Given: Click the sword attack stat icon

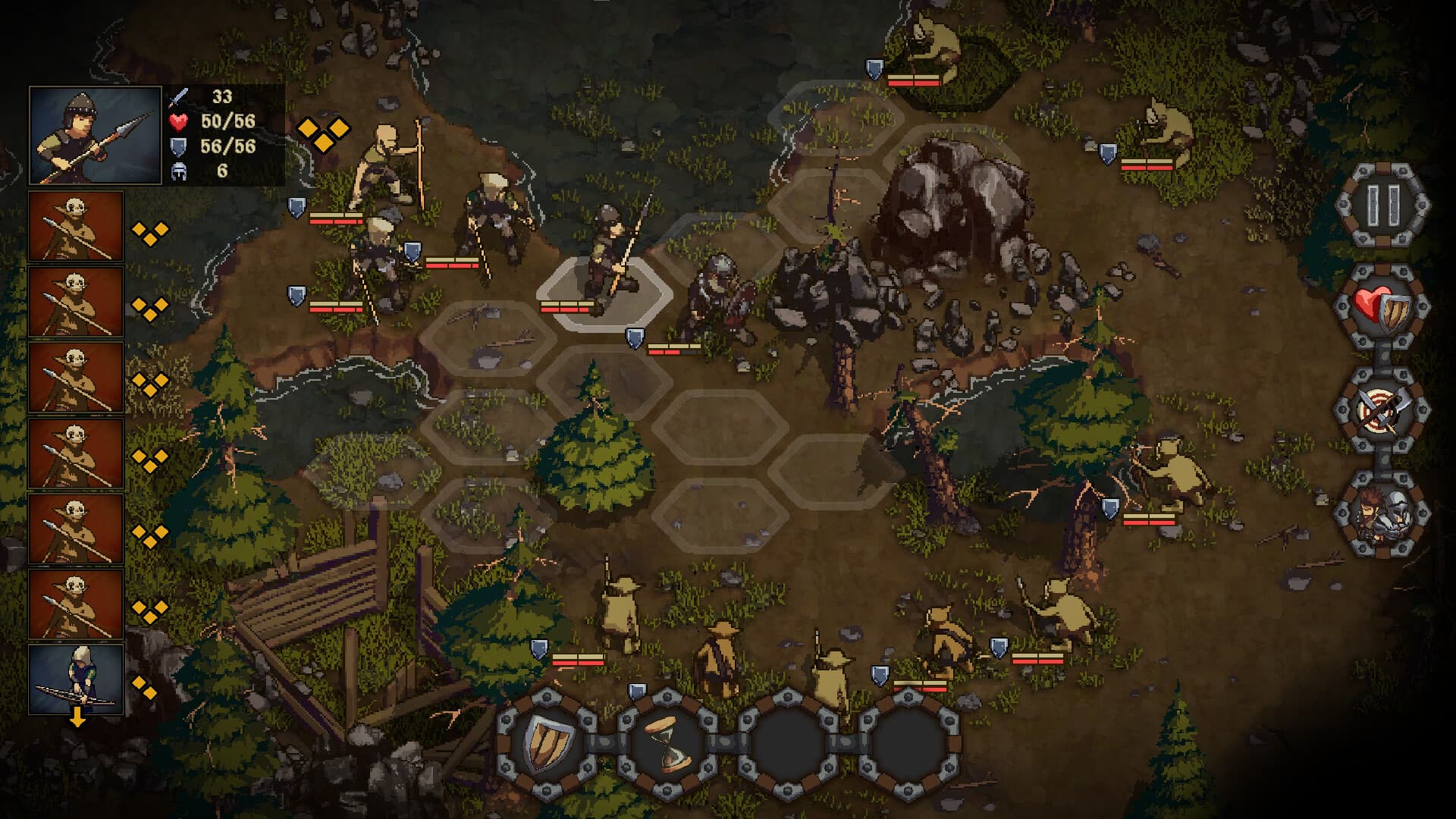Looking at the screenshot, I should [179, 96].
